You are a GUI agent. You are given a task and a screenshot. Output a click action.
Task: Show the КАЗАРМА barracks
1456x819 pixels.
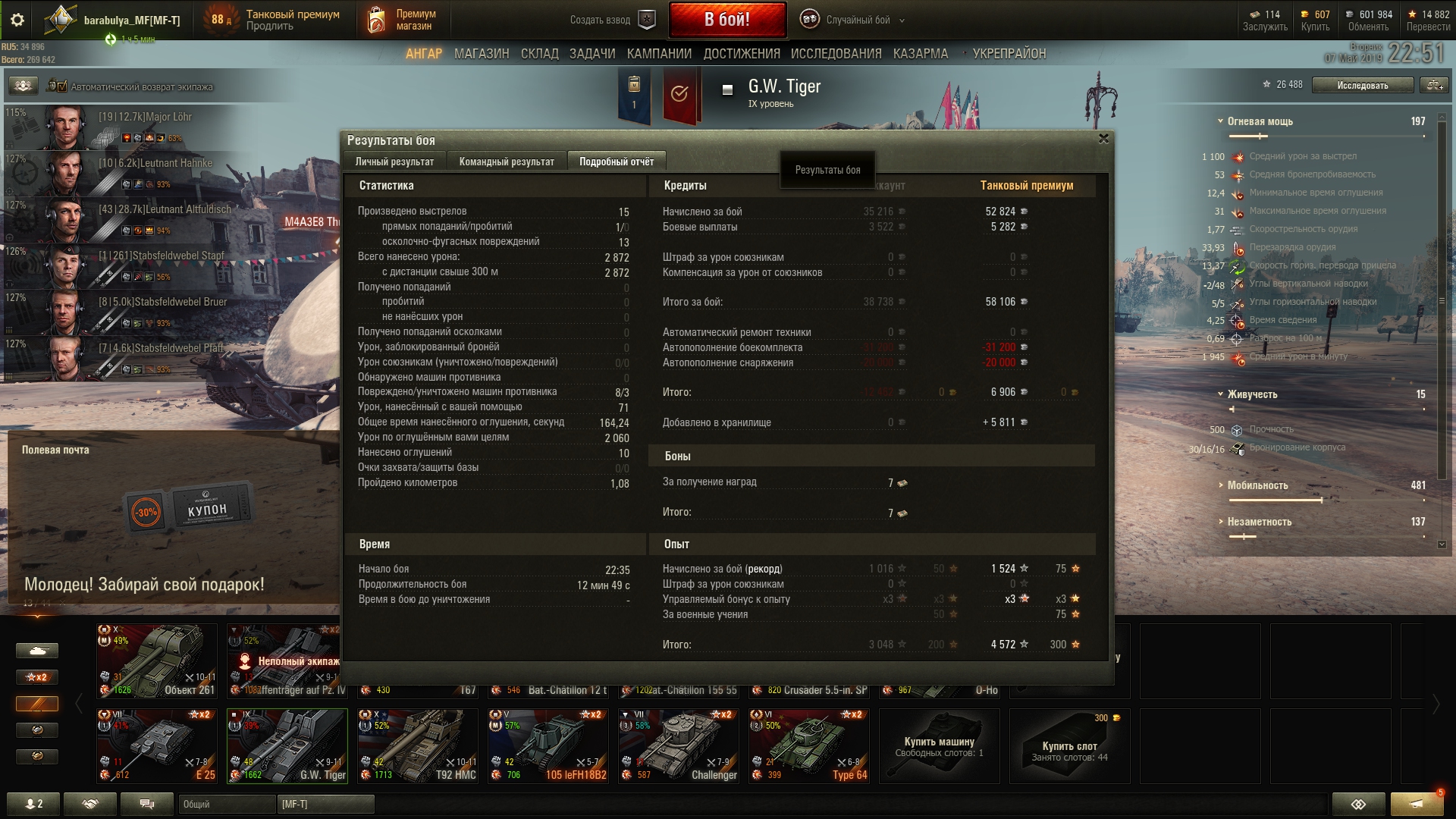click(x=920, y=54)
